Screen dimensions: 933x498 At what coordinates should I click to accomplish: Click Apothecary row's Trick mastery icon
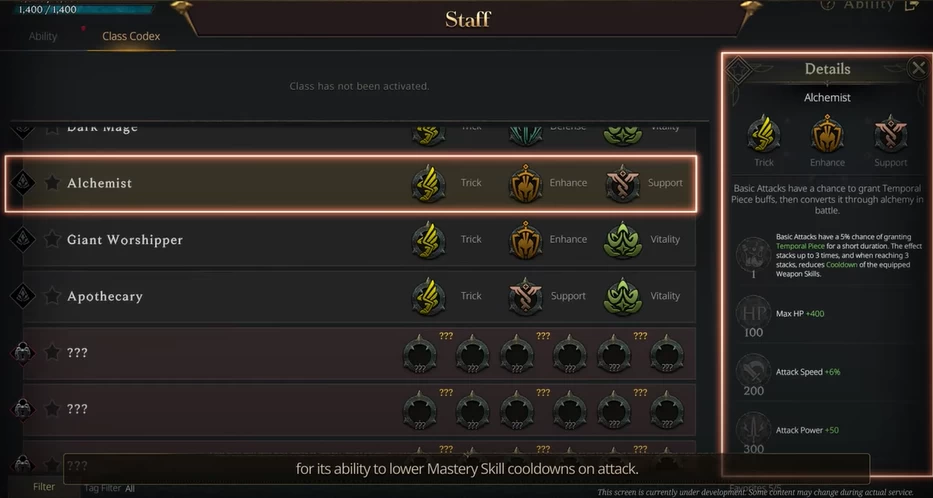pyautogui.click(x=429, y=296)
